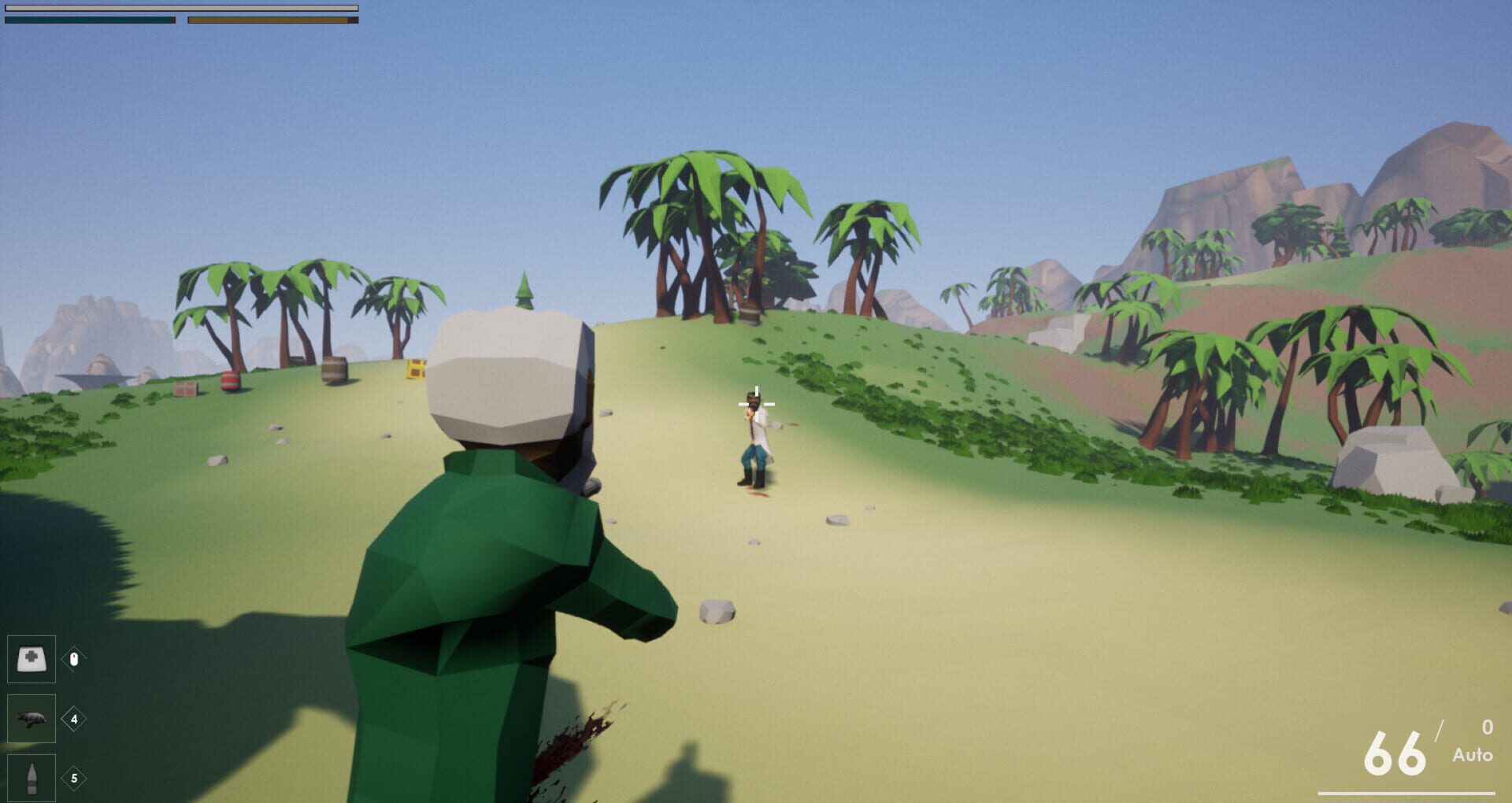Click the diamond badge showing number 4
The width and height of the screenshot is (1512, 803).
click(x=72, y=719)
